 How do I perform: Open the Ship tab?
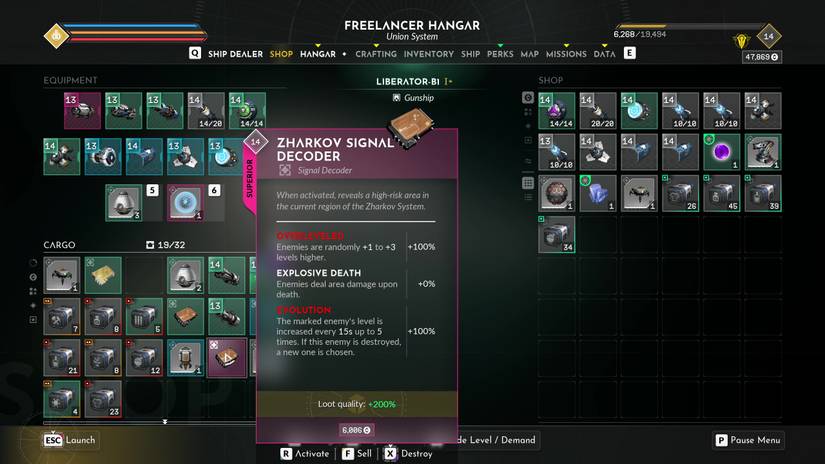(470, 54)
